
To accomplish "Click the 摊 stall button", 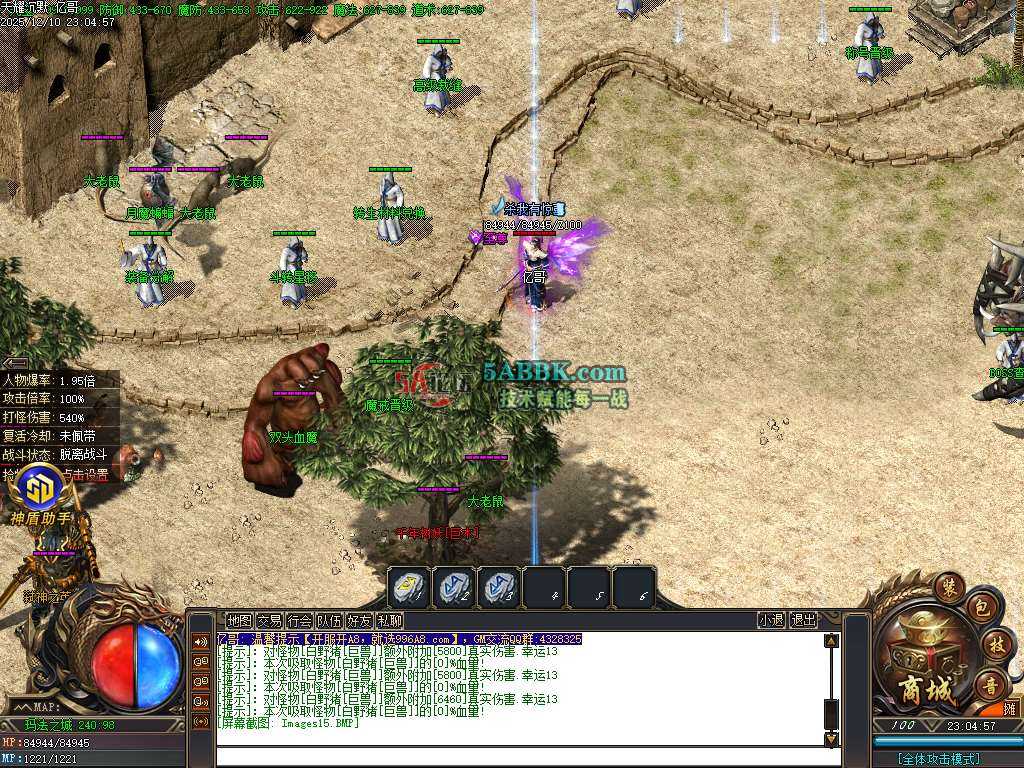I will (x=1008, y=709).
